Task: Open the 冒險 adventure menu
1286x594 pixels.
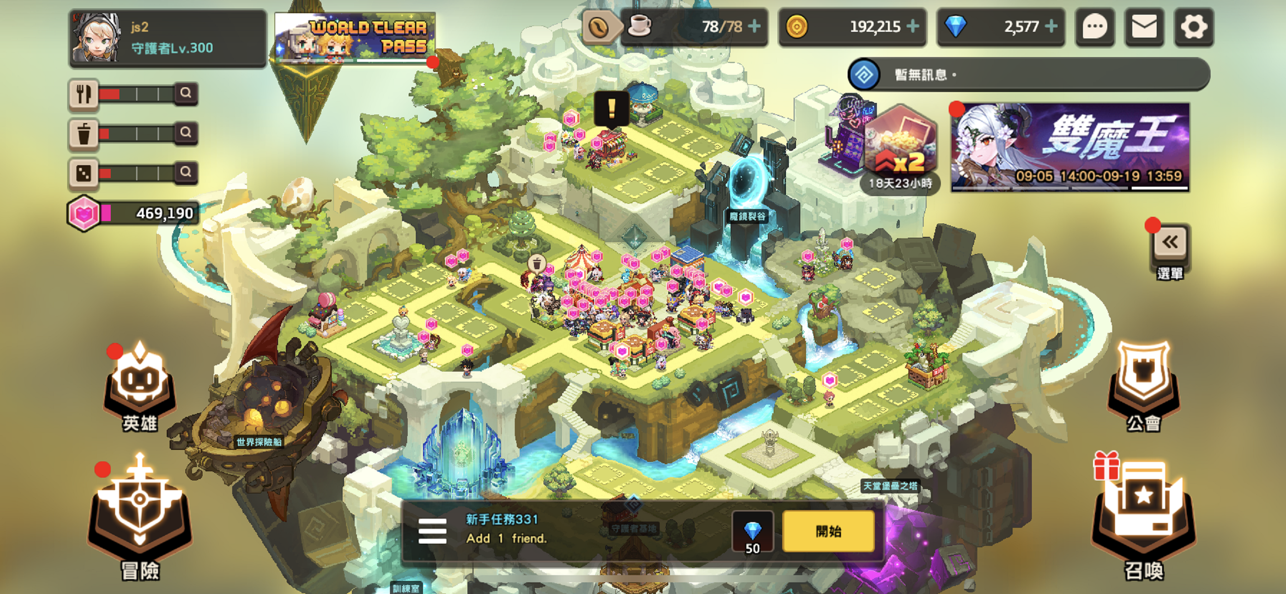Action: 140,515
